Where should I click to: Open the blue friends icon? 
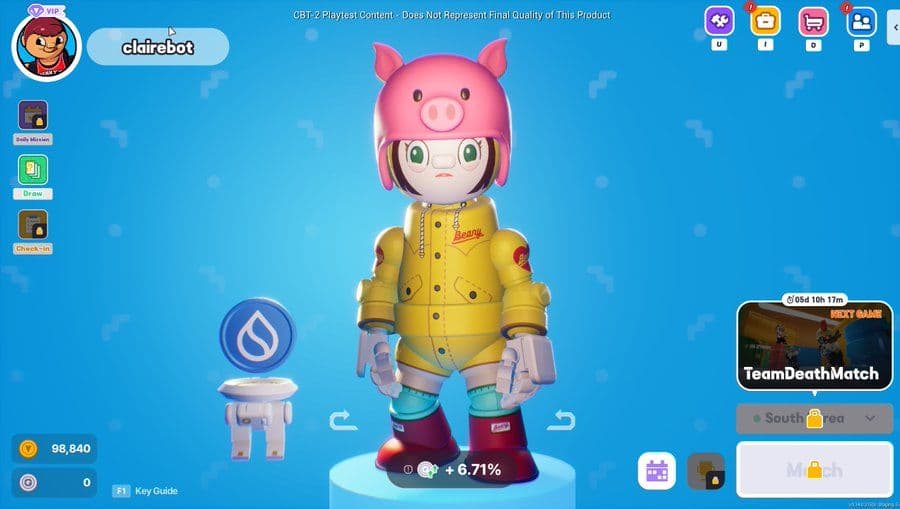click(861, 21)
